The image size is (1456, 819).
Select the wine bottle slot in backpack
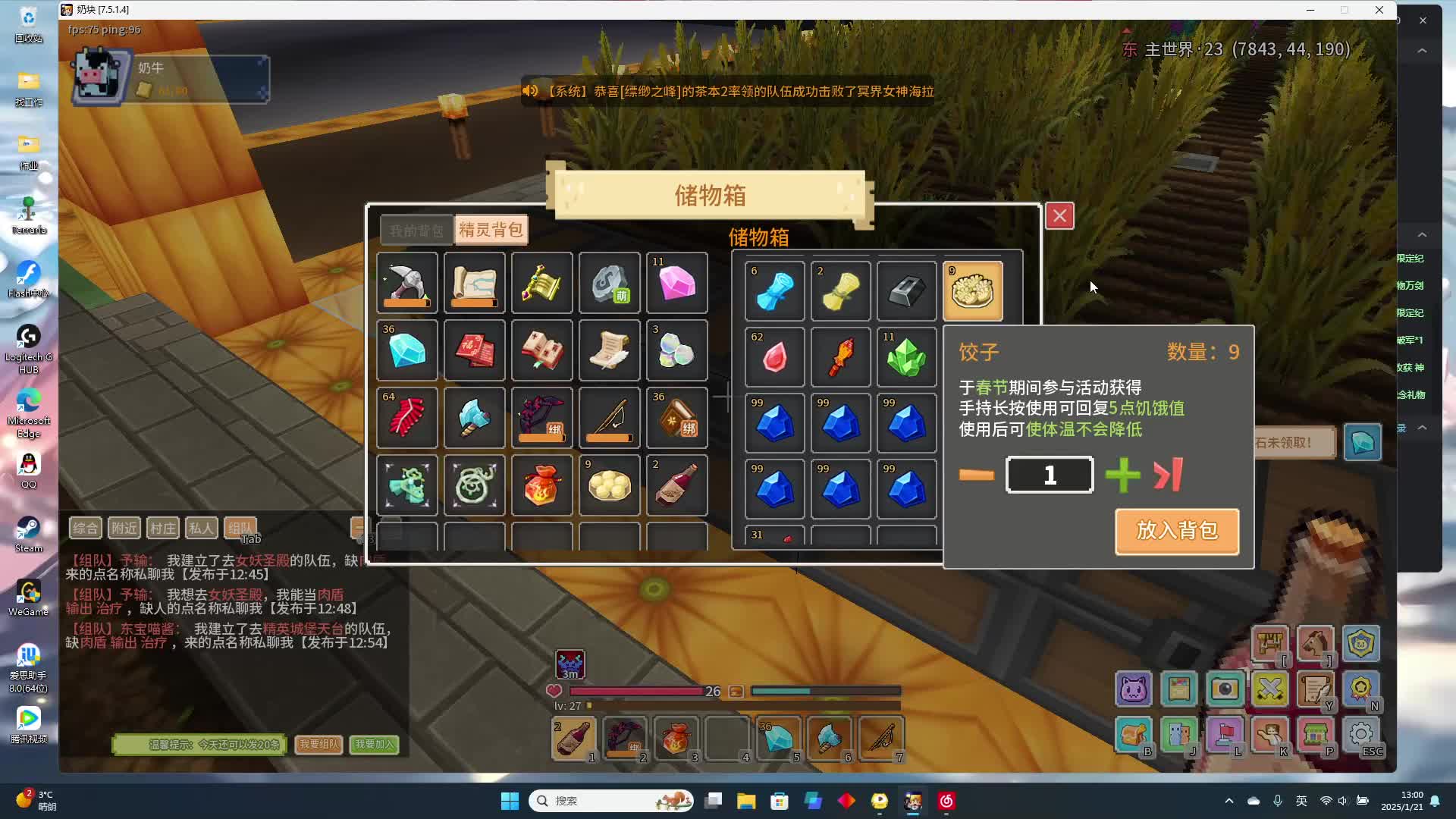click(676, 486)
